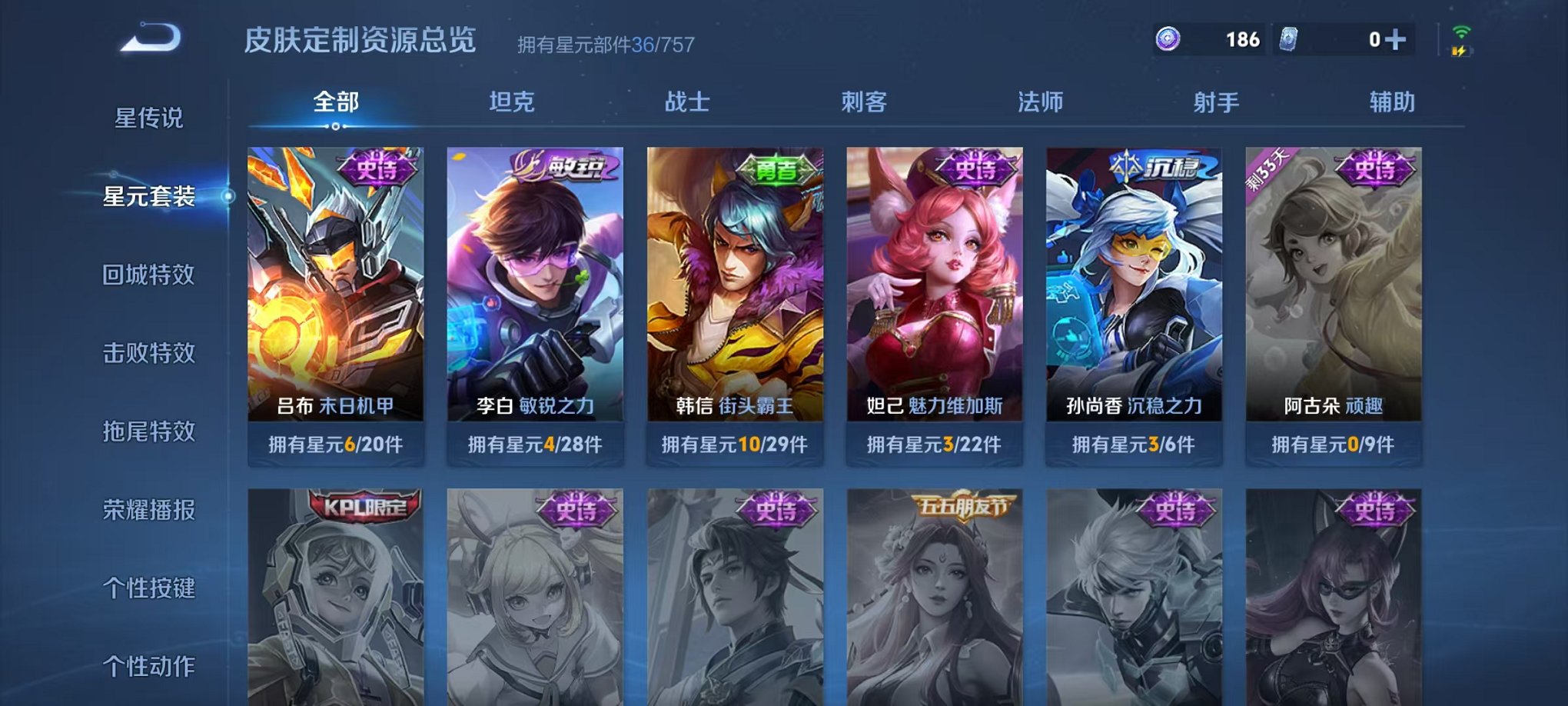Image resolution: width=1568 pixels, height=706 pixels.
Task: Click the 拥有星元部件36/757 counter
Action: point(604,45)
